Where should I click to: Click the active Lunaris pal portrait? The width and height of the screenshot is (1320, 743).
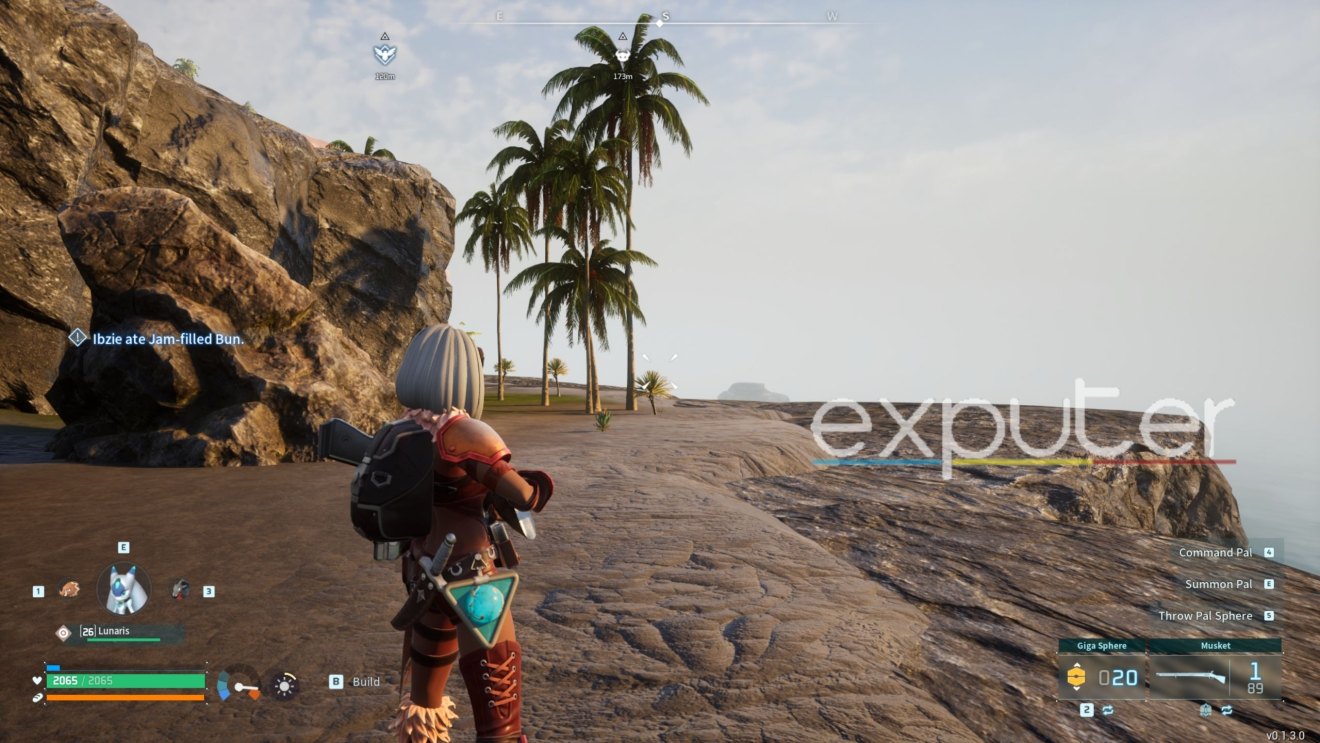pos(123,588)
